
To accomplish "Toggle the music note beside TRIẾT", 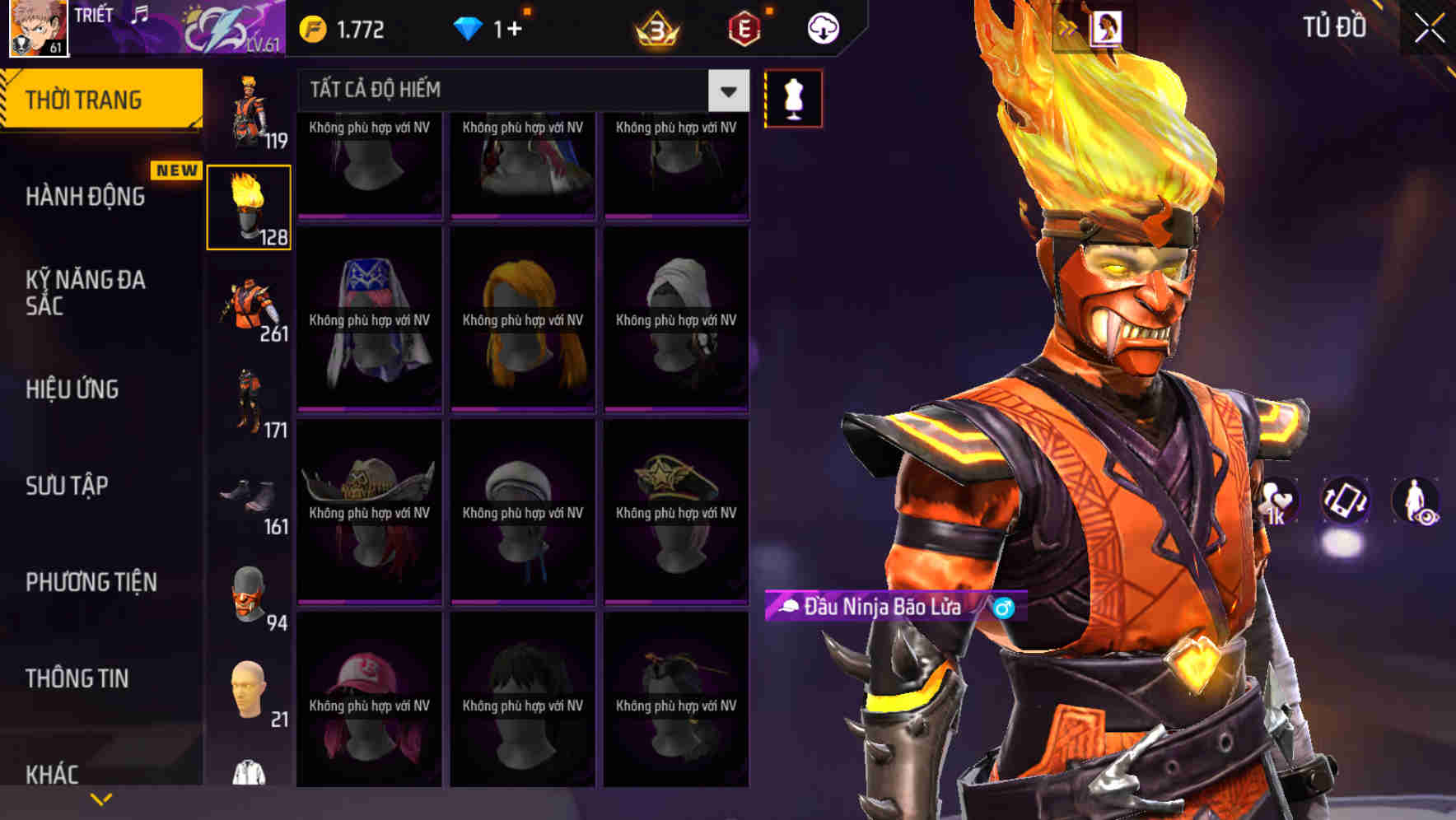I will click(138, 15).
